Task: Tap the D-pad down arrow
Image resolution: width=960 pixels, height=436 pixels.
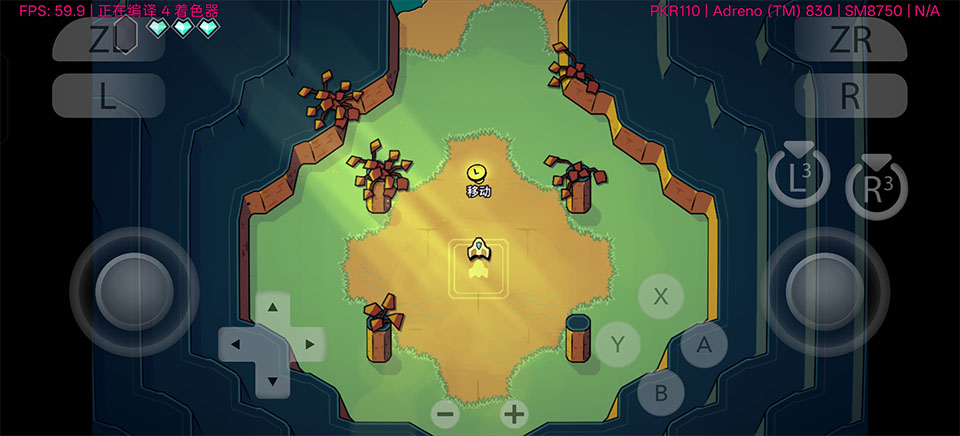Action: click(x=273, y=380)
